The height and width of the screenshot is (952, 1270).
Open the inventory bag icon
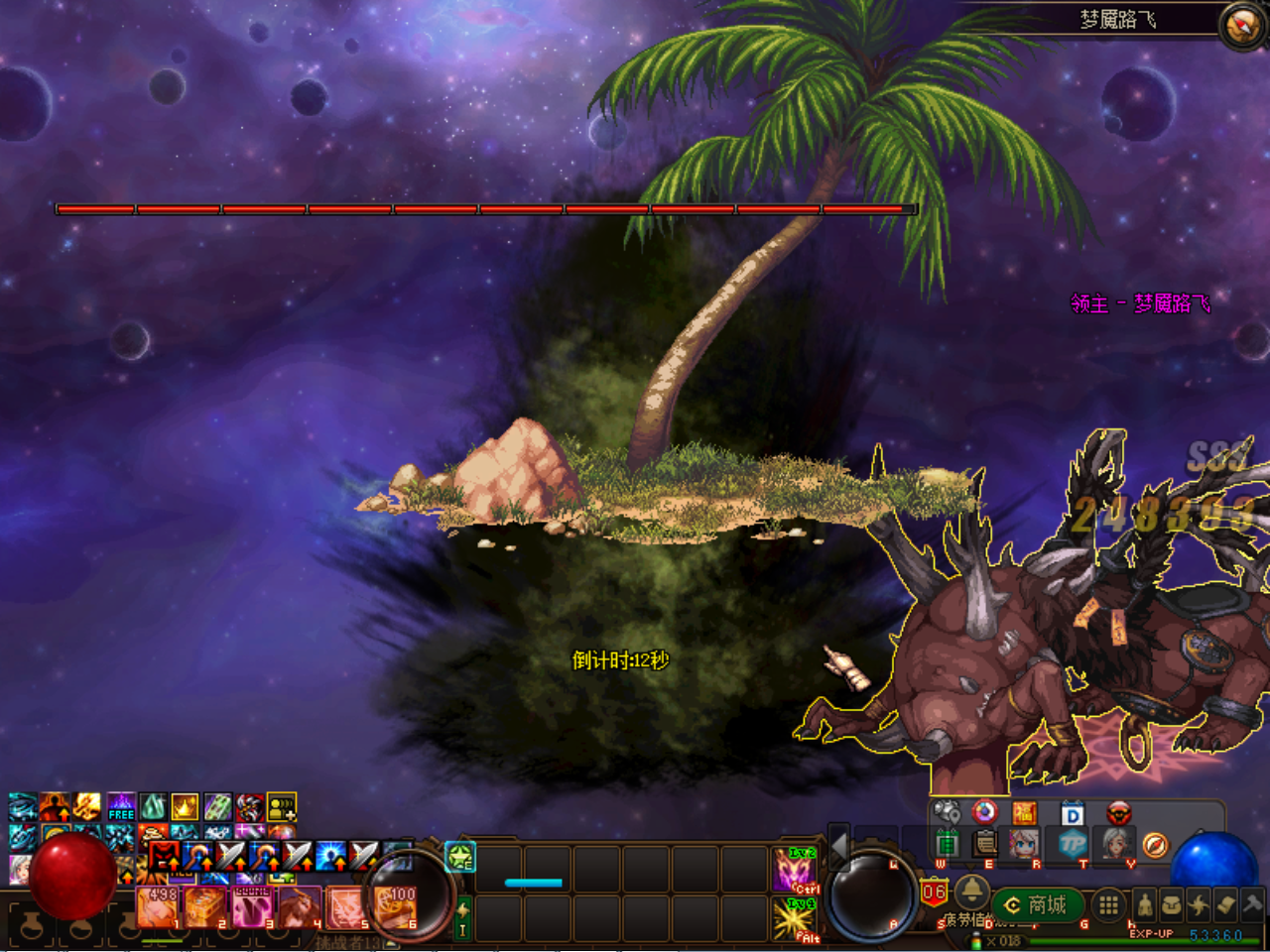click(1172, 904)
